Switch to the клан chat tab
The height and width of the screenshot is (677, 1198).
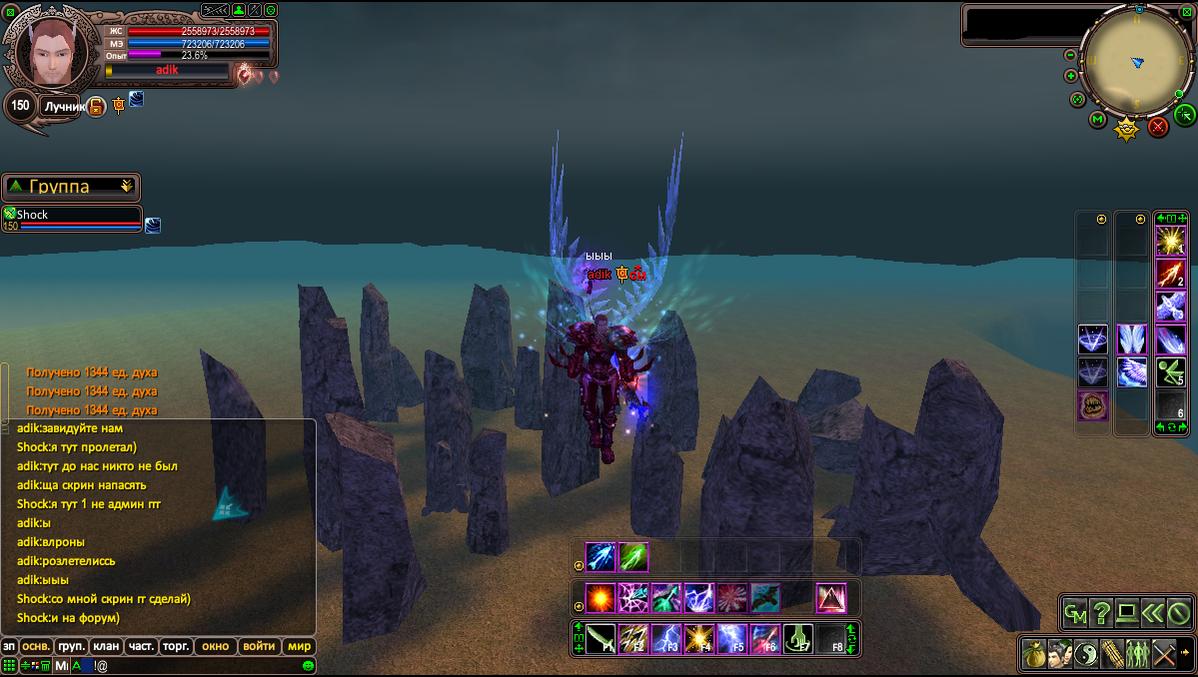(x=107, y=646)
